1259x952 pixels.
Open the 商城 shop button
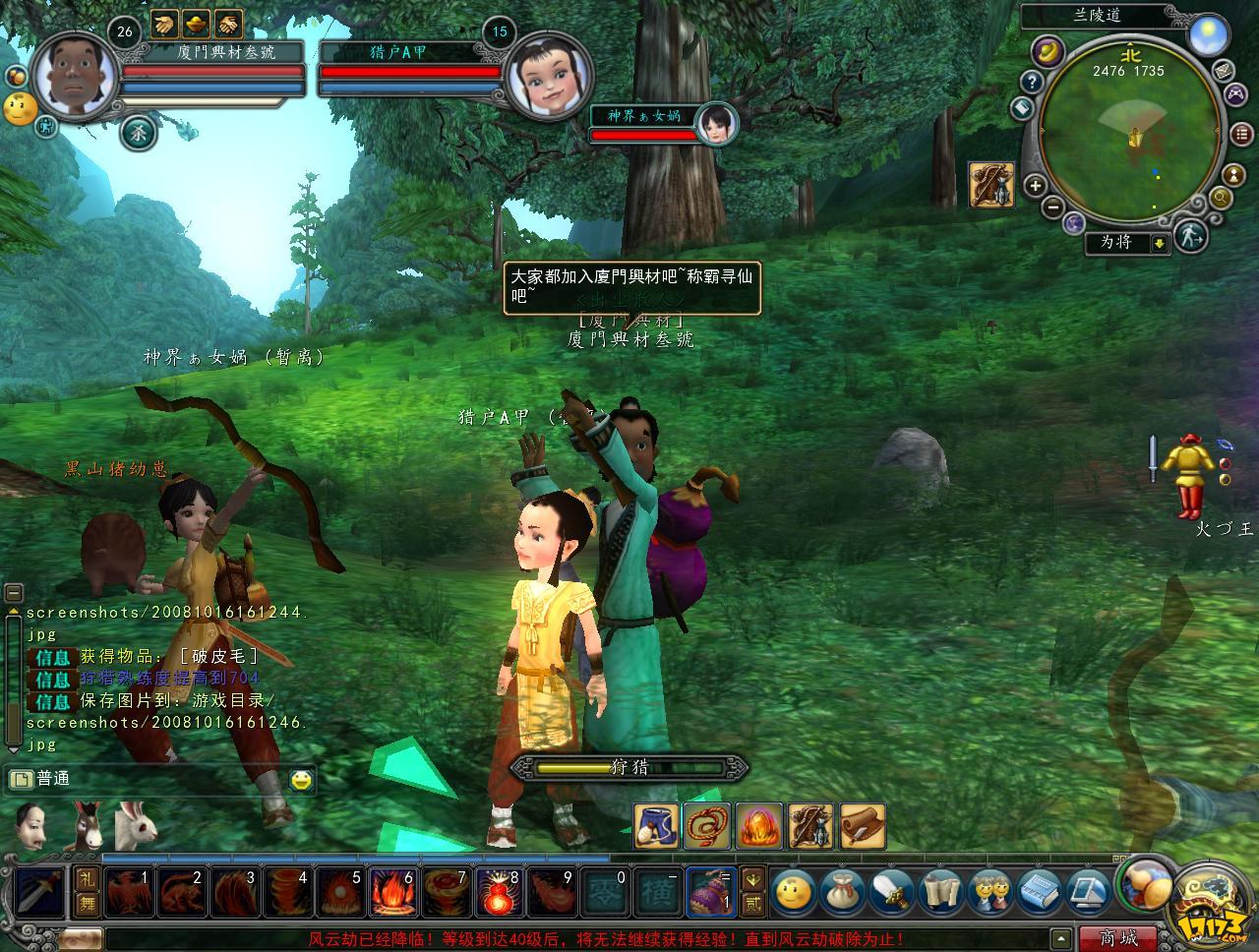[1118, 938]
